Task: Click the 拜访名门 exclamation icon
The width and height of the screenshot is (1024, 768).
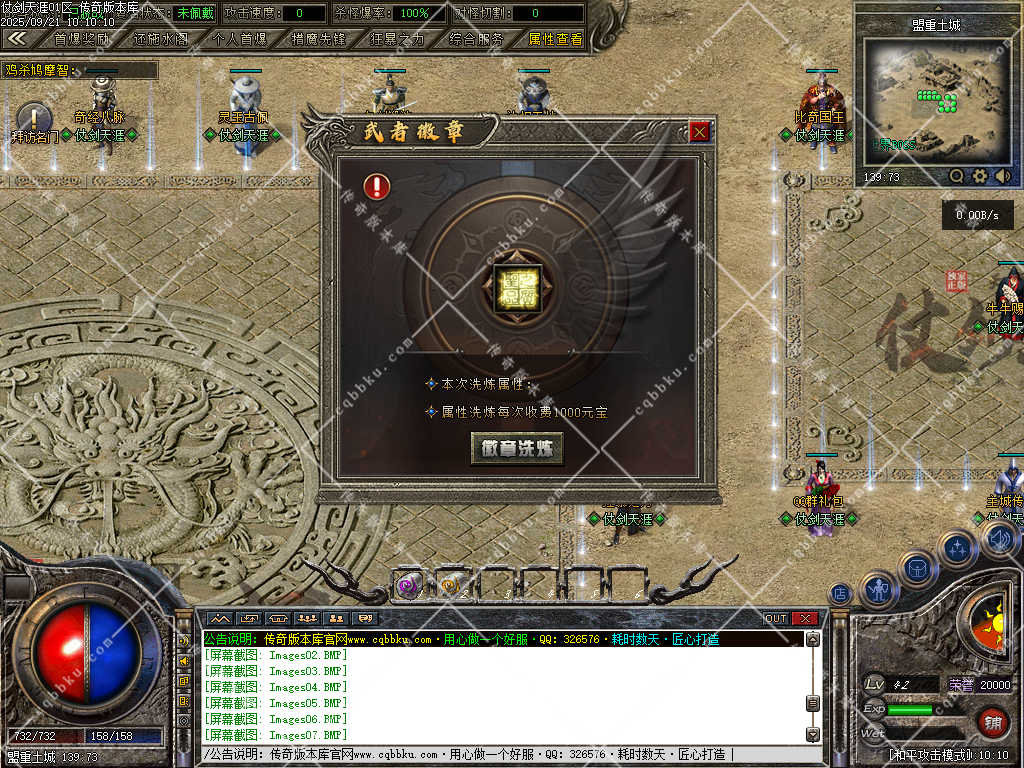Action: [x=33, y=118]
